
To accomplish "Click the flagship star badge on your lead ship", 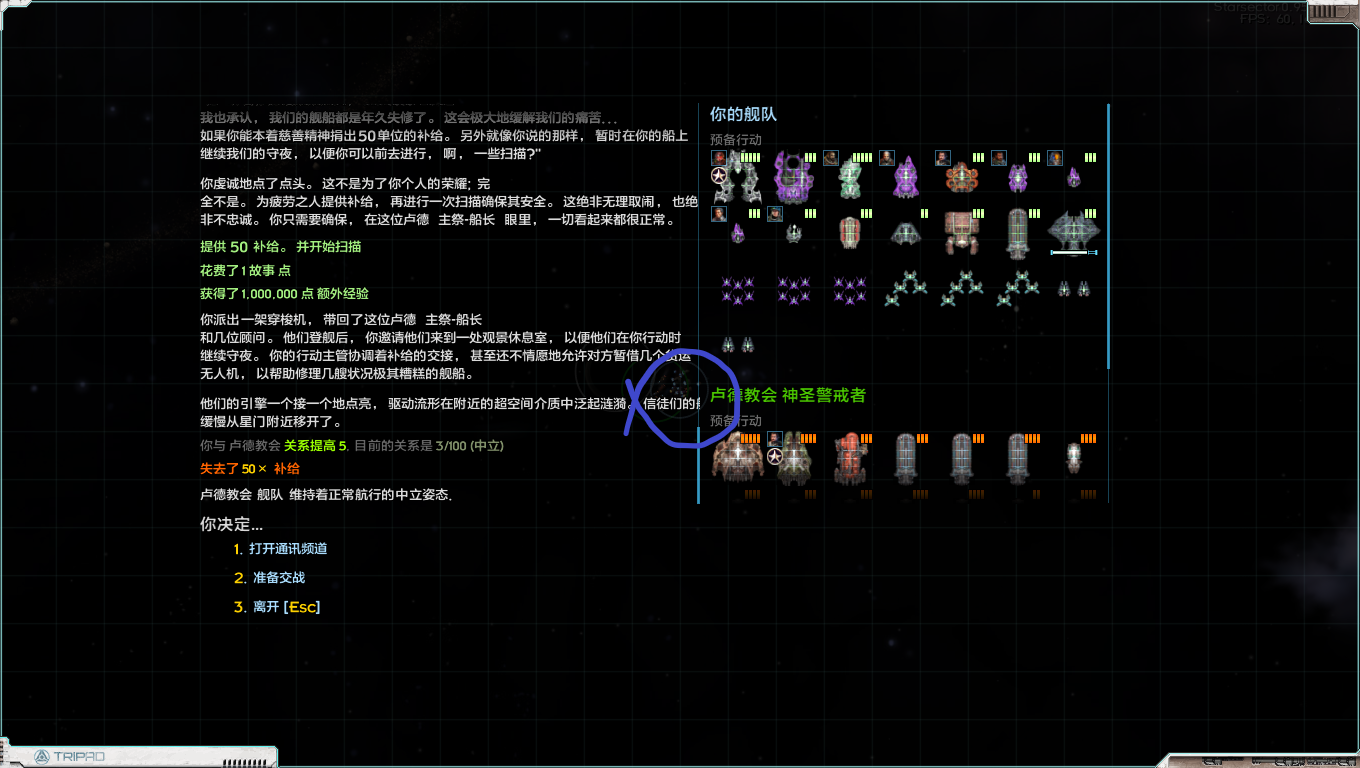I will (x=718, y=176).
